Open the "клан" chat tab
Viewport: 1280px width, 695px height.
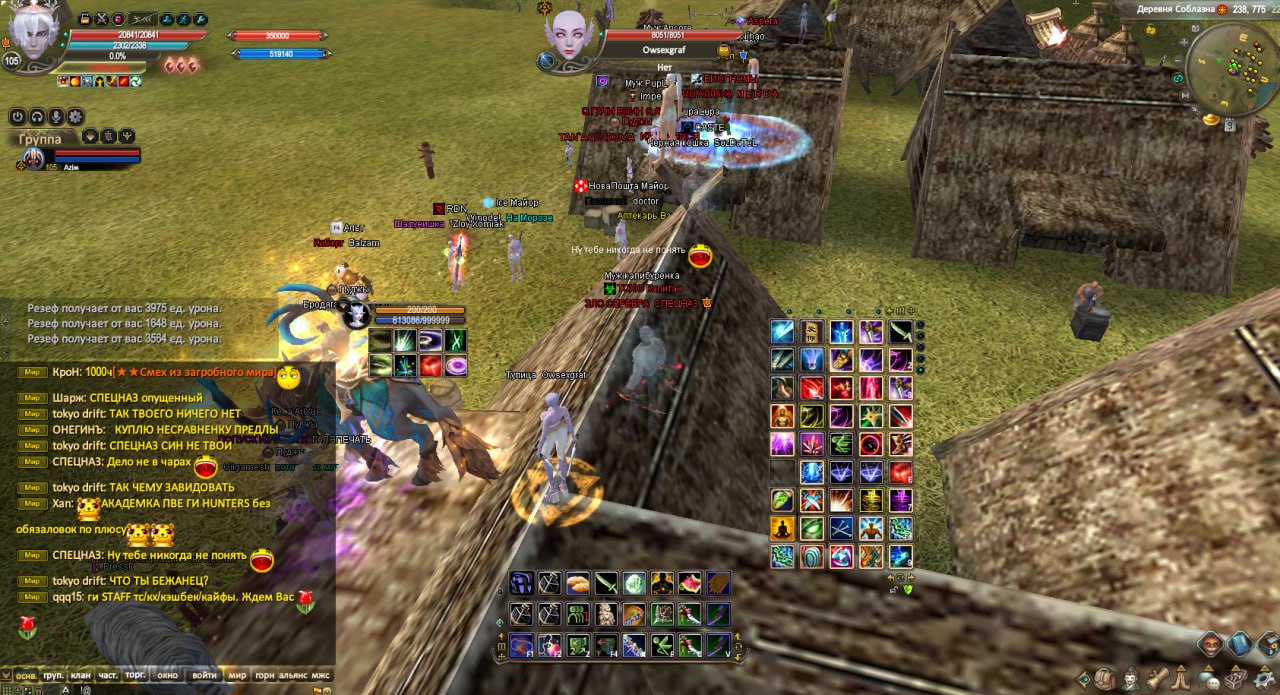coord(80,676)
